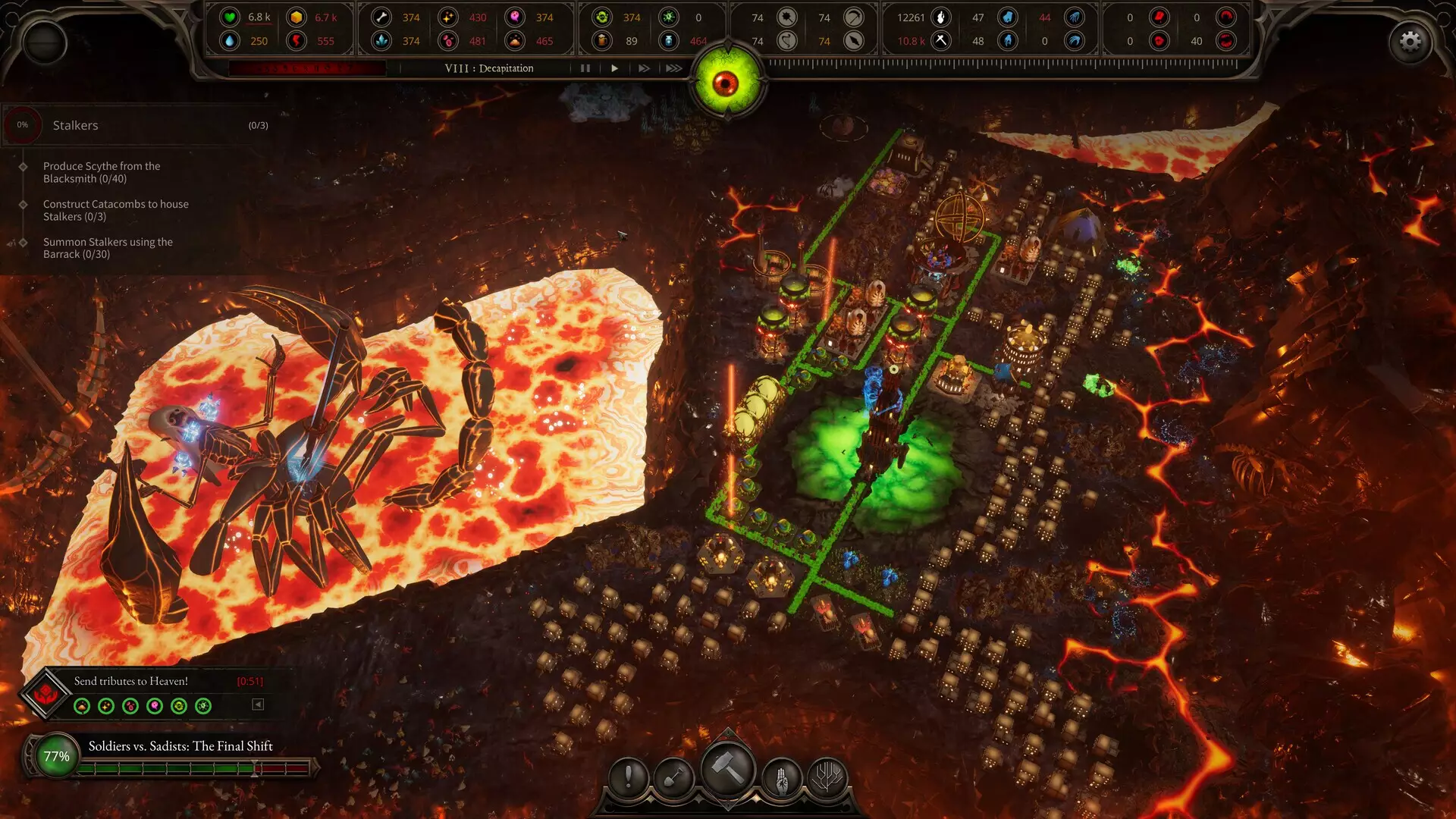Click the beer mug resource icon
1456x819 pixels.
tap(603, 39)
